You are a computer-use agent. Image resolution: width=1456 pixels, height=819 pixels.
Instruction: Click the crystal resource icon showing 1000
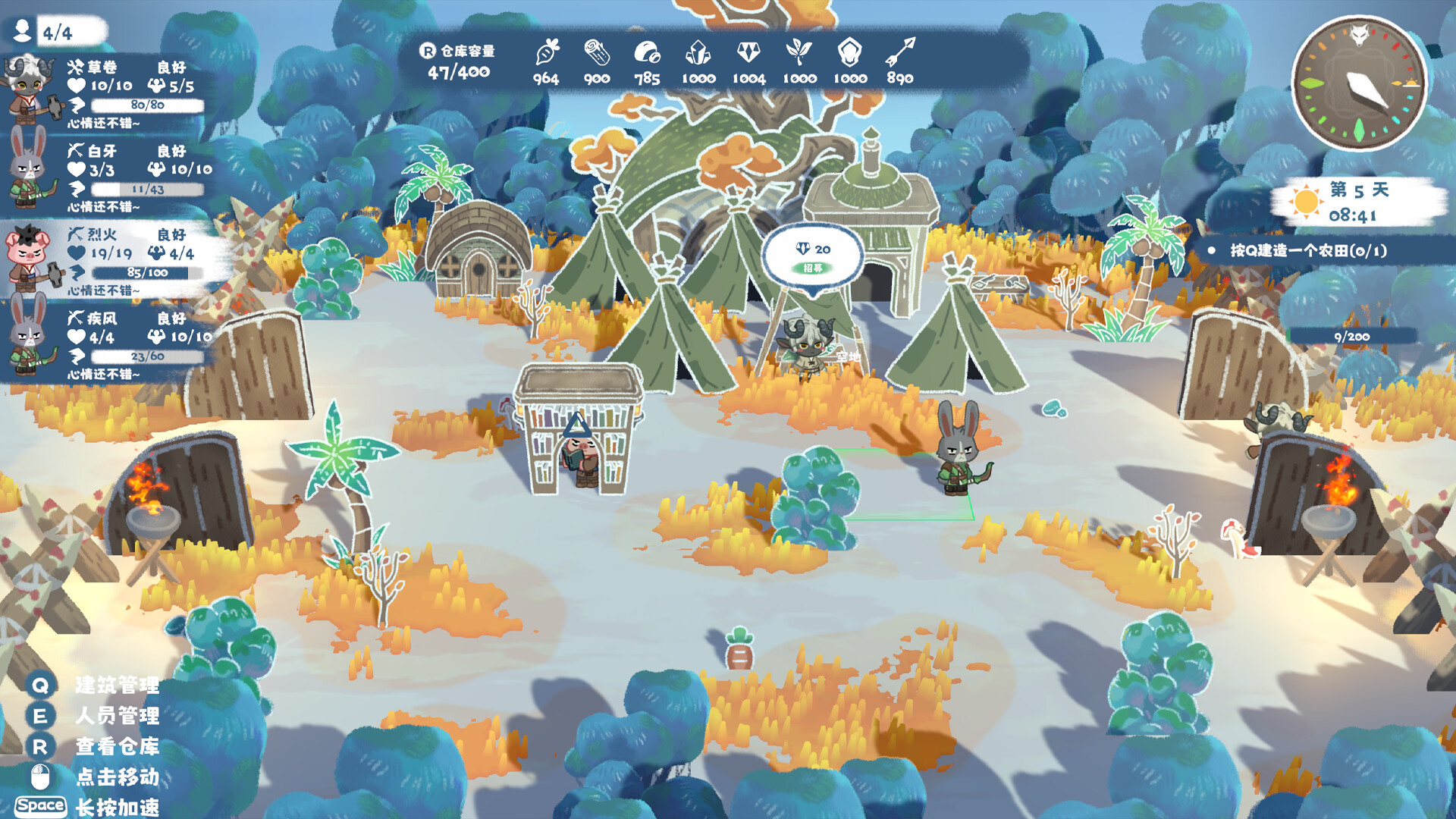(700, 53)
